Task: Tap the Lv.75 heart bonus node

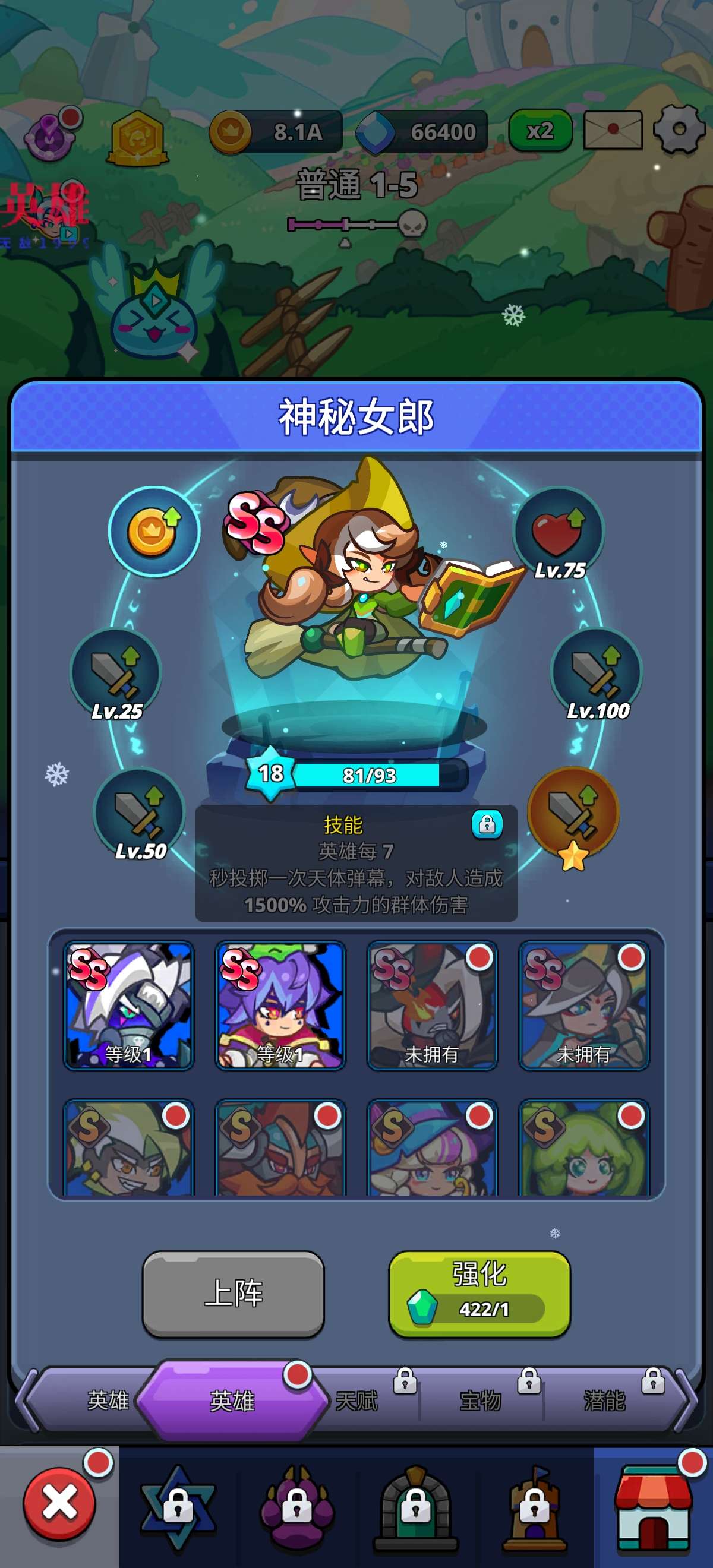Action: [559, 532]
